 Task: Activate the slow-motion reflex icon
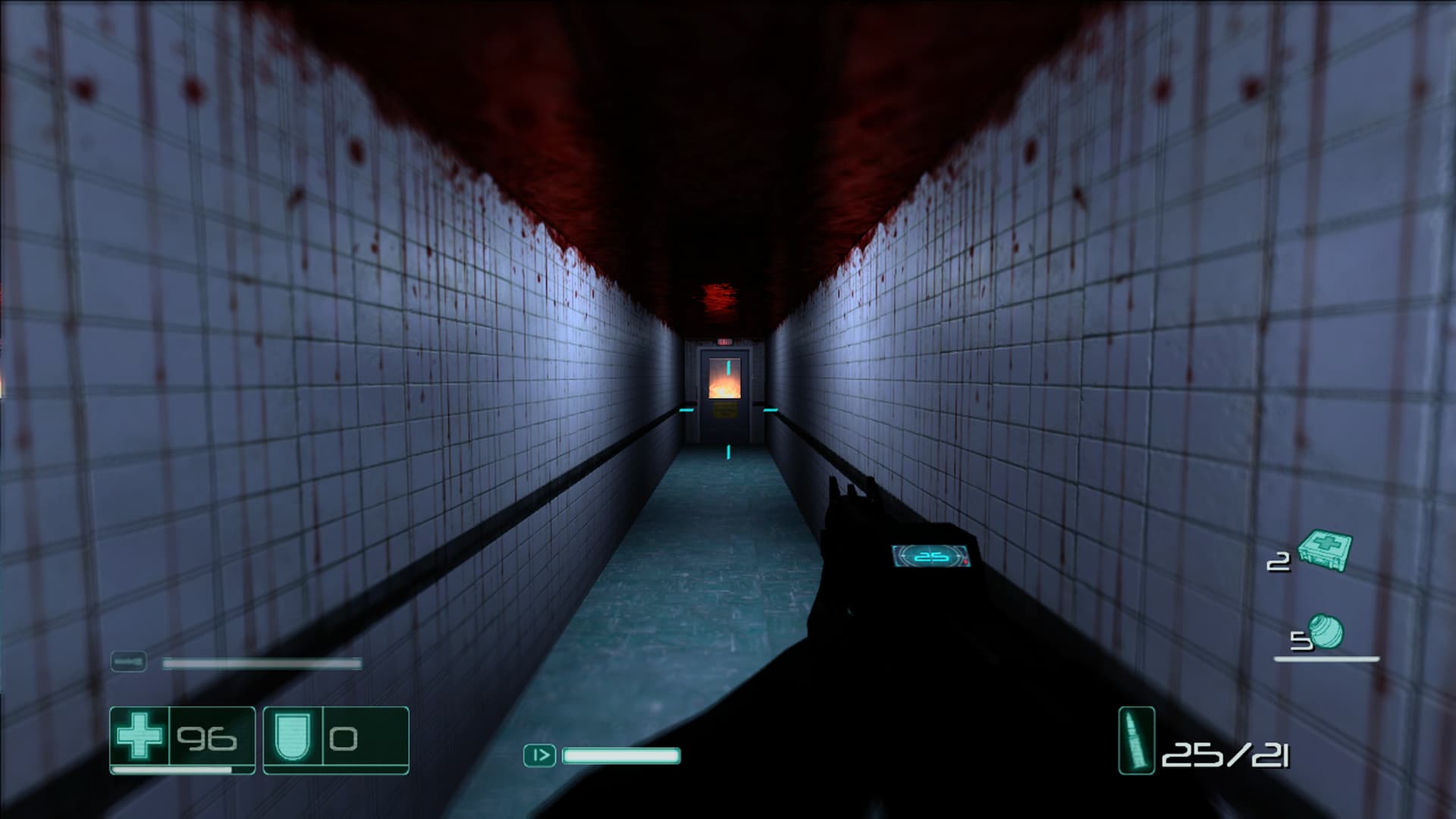click(539, 755)
